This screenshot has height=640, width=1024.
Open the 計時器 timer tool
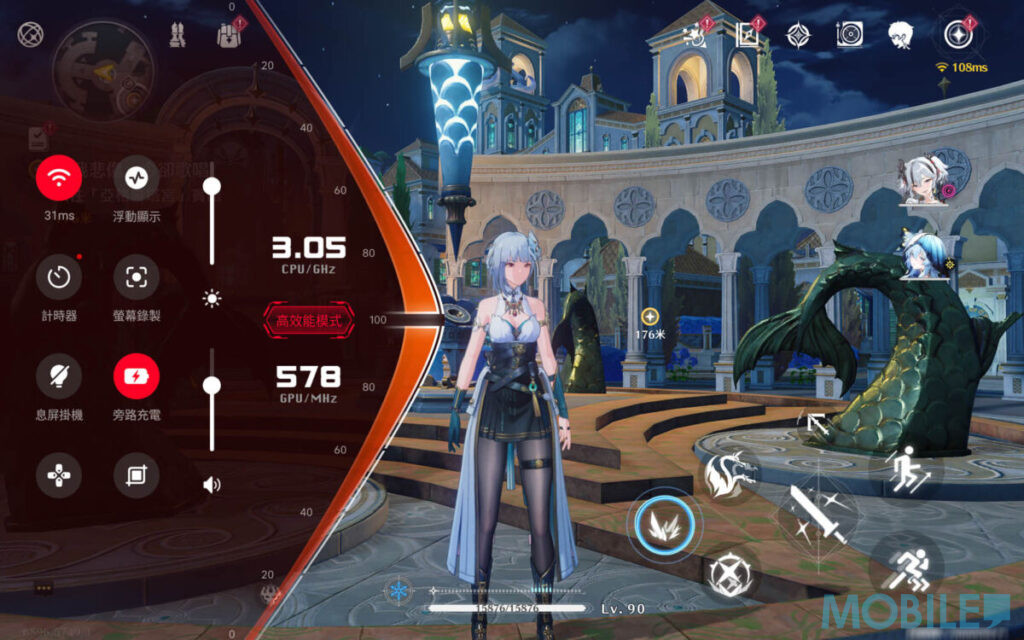tap(59, 277)
